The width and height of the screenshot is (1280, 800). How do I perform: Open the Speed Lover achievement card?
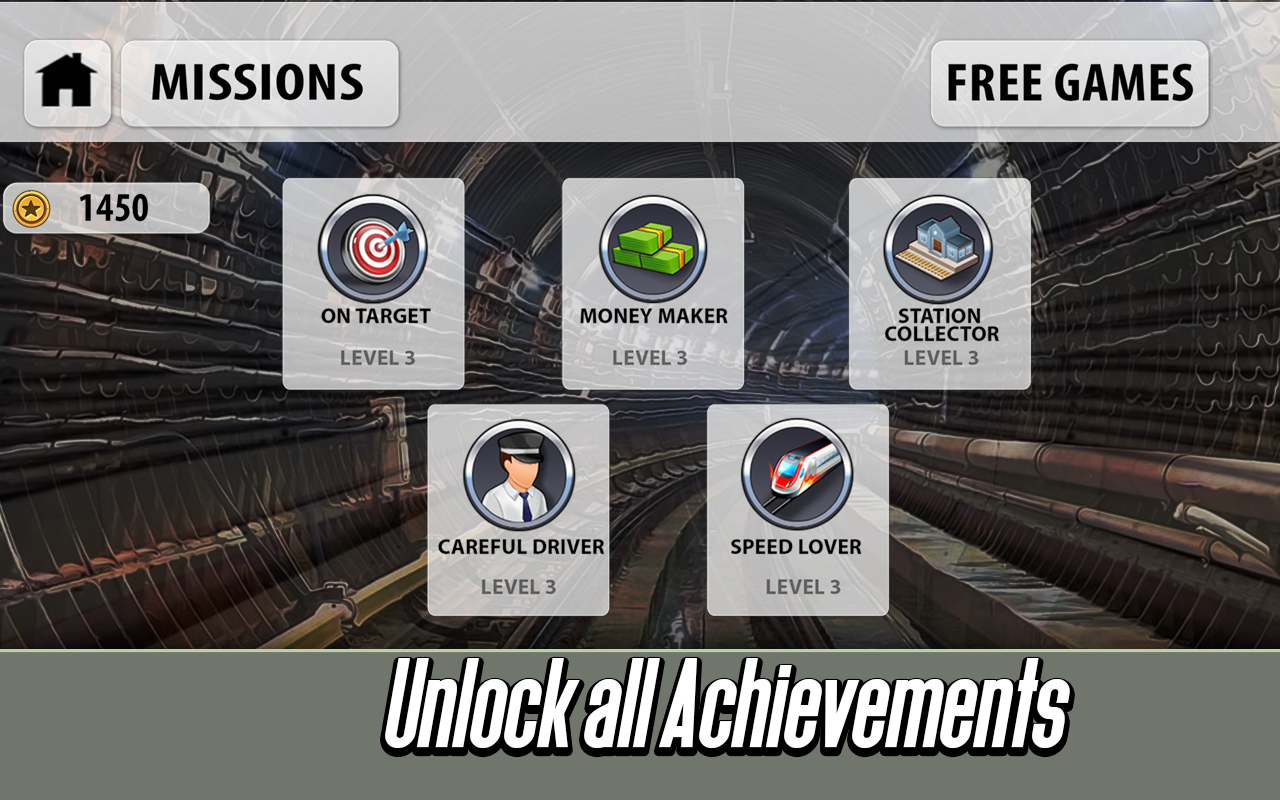point(799,510)
